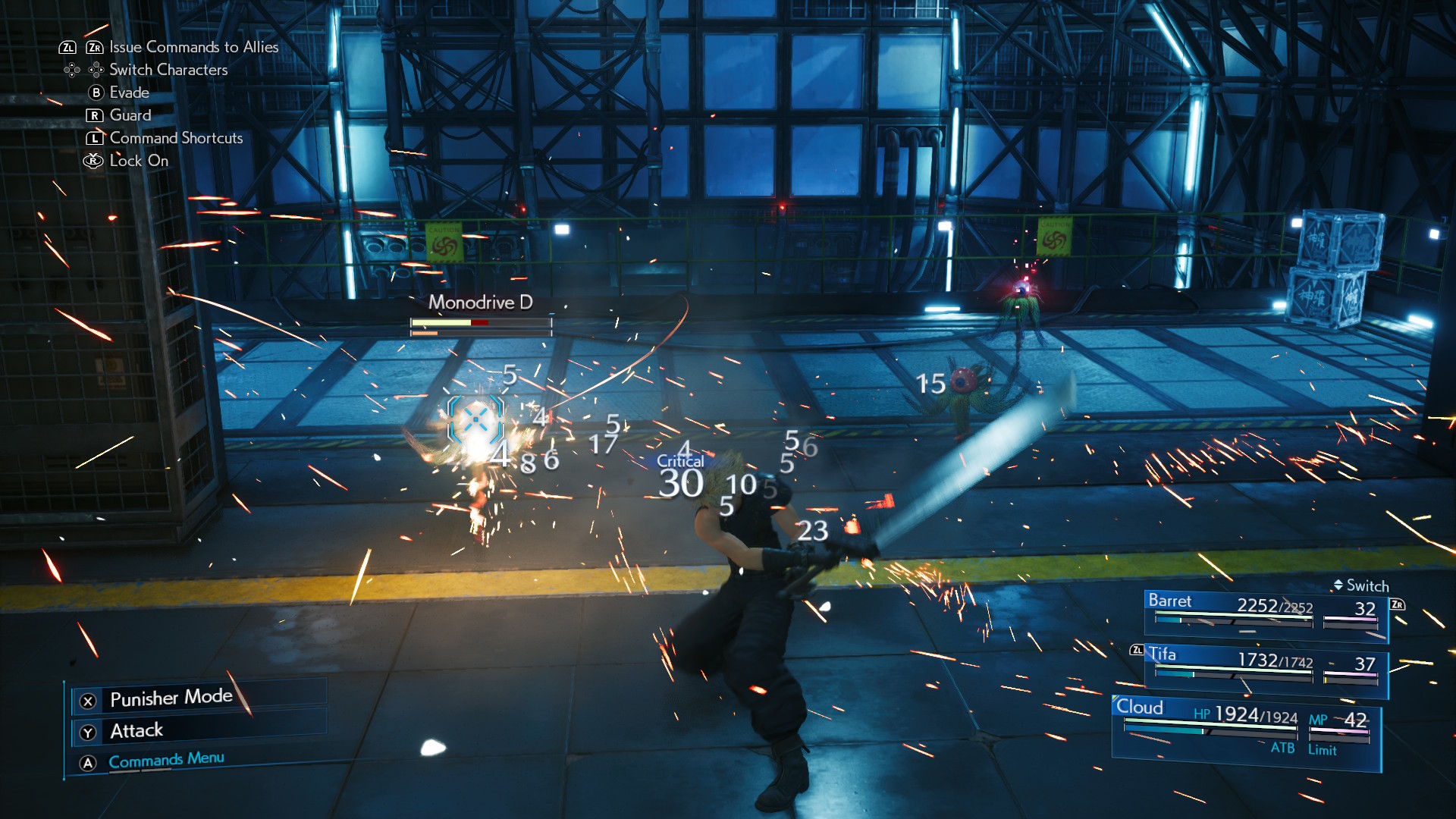This screenshot has width=1456, height=819.
Task: Toggle Punisher Mode in the command list
Action: click(x=171, y=697)
